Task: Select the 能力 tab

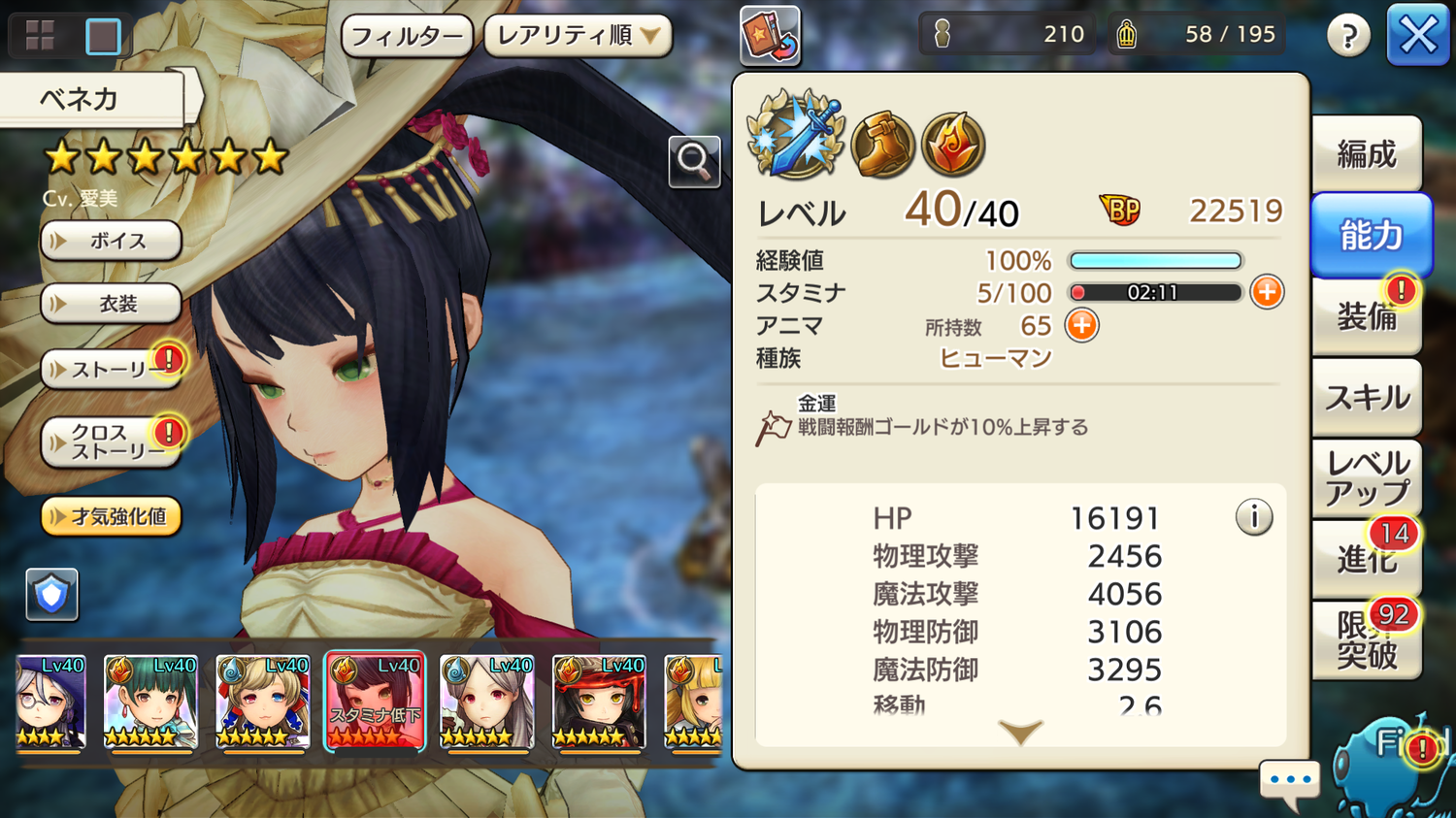Action: [1370, 236]
